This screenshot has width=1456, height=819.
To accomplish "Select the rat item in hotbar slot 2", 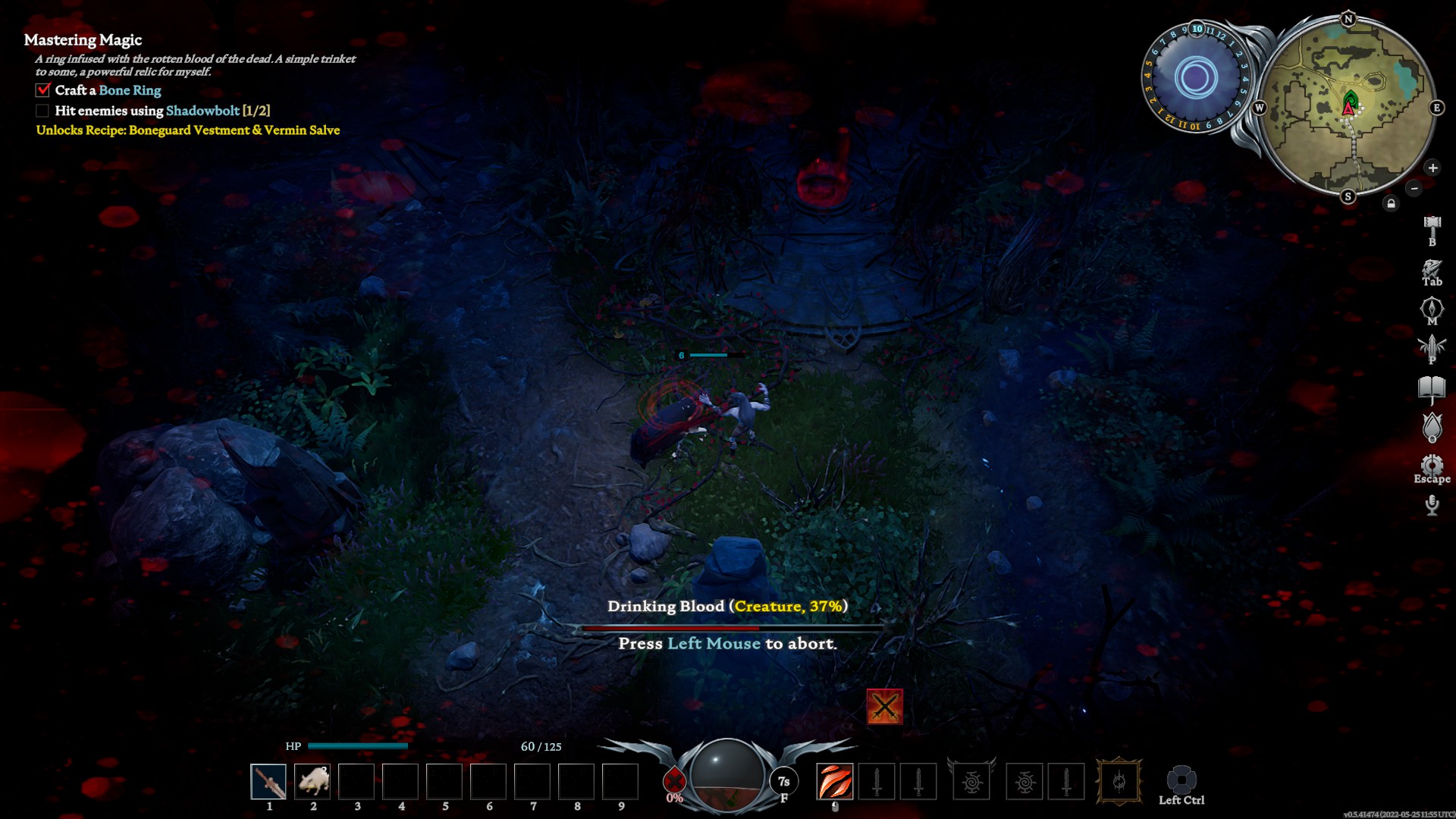I will tap(312, 781).
